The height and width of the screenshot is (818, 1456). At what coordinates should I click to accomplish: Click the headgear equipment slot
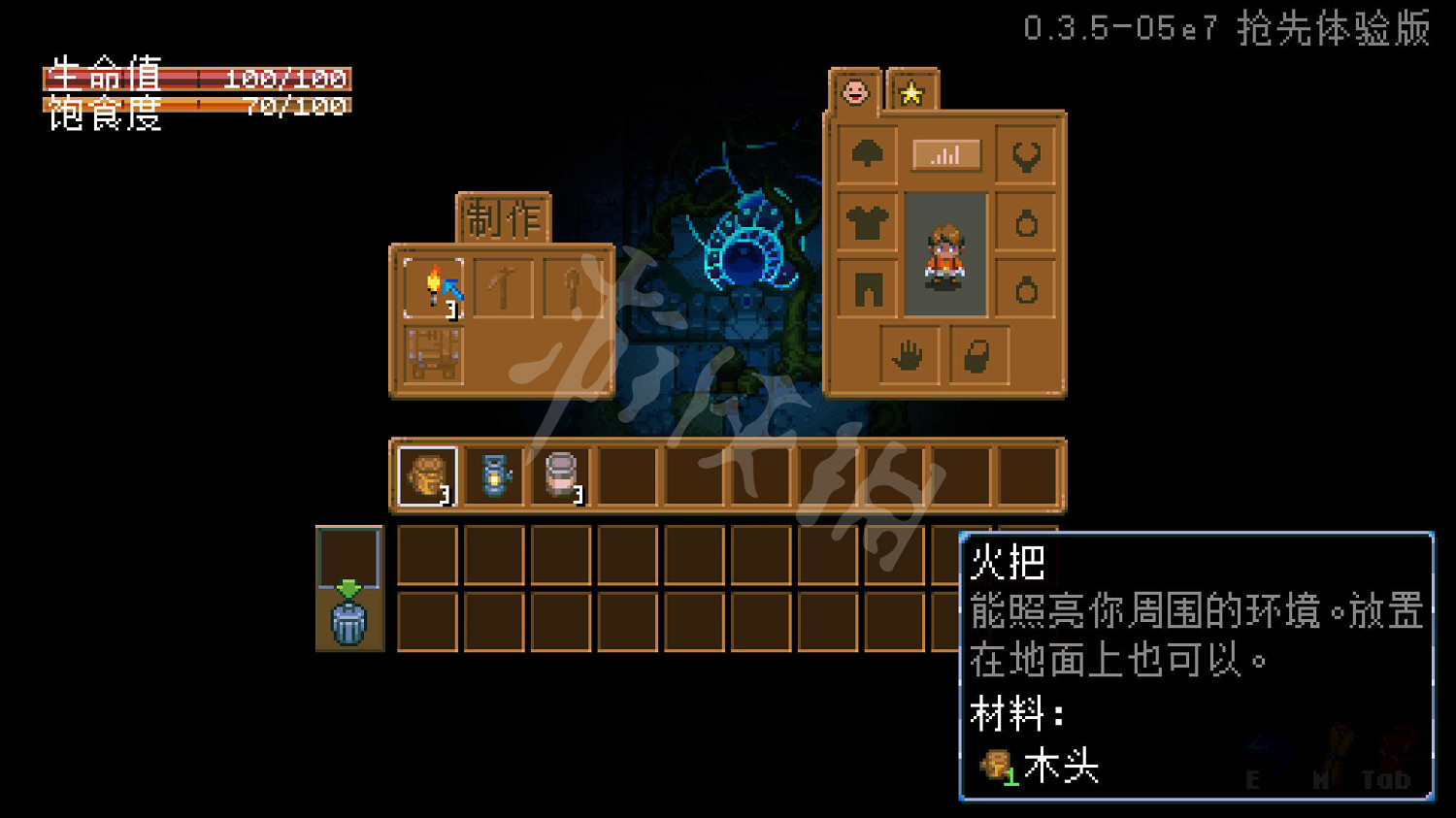coord(869,155)
